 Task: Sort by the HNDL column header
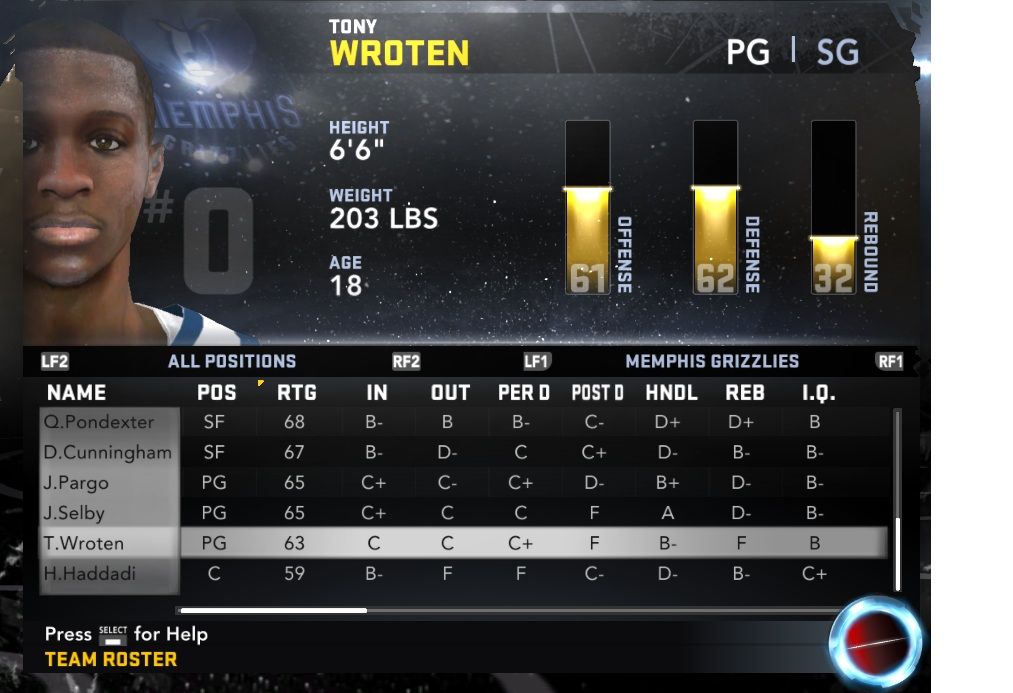point(671,393)
